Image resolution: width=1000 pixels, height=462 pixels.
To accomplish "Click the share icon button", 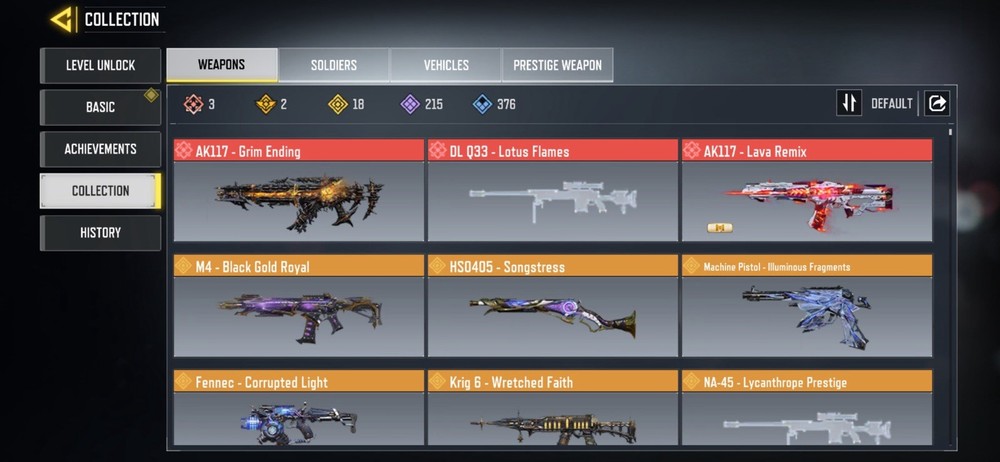I will [x=937, y=103].
